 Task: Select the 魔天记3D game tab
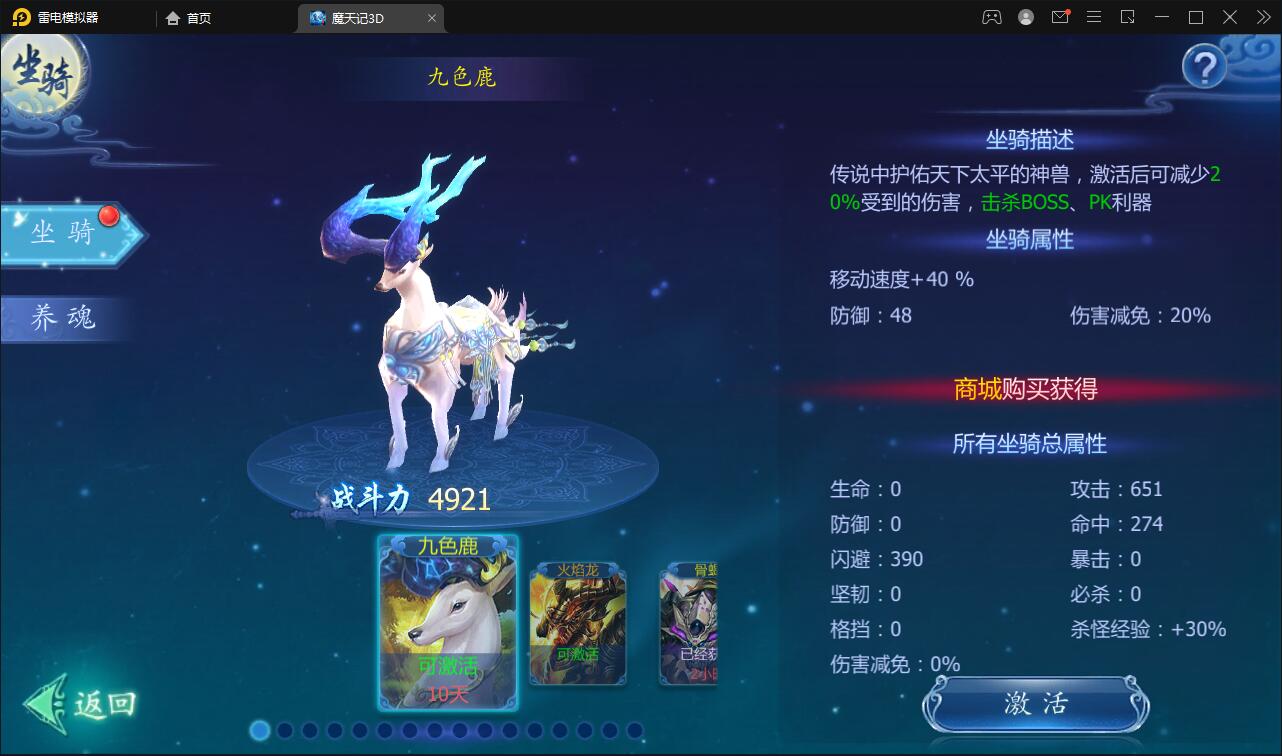click(x=370, y=18)
